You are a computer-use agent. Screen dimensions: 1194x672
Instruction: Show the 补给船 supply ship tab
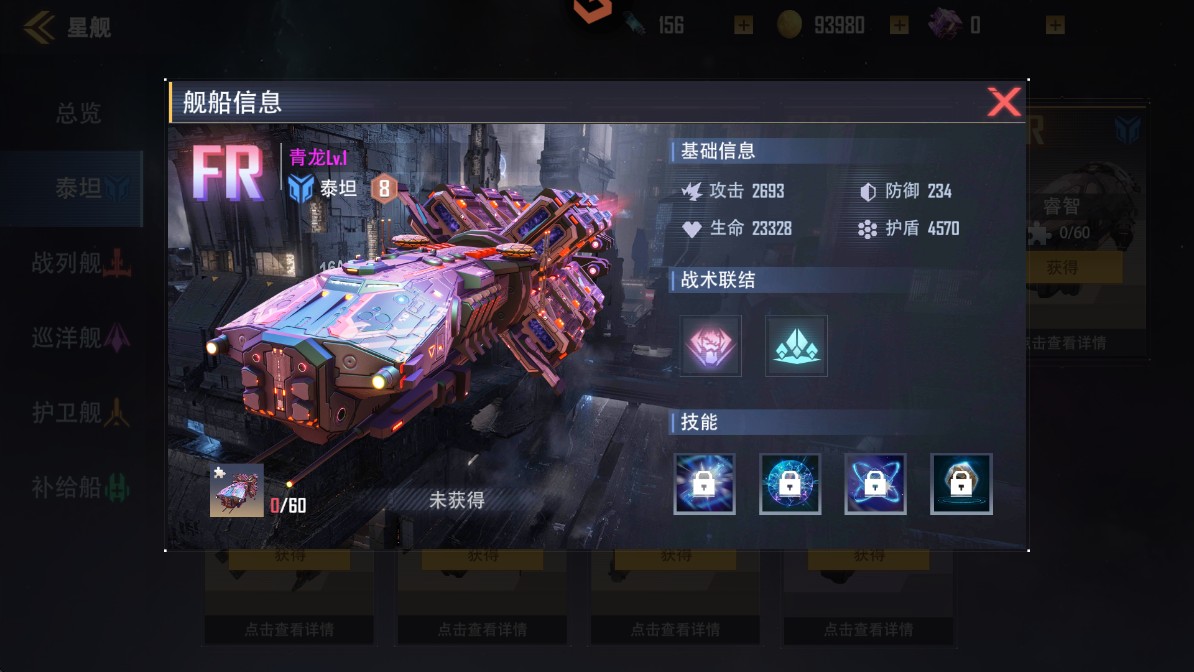coord(78,488)
